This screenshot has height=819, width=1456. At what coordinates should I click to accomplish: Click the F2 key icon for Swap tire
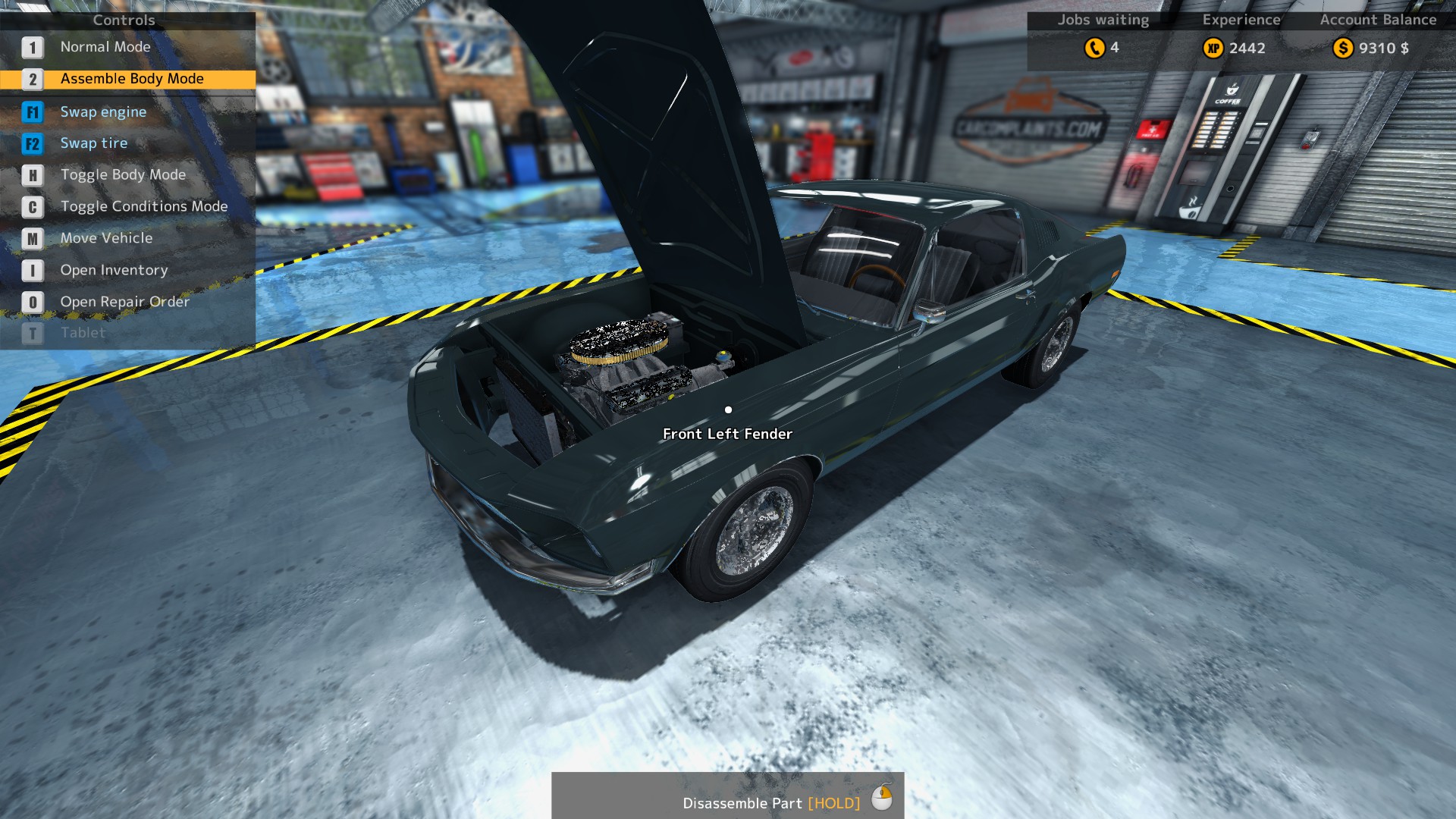point(32,143)
